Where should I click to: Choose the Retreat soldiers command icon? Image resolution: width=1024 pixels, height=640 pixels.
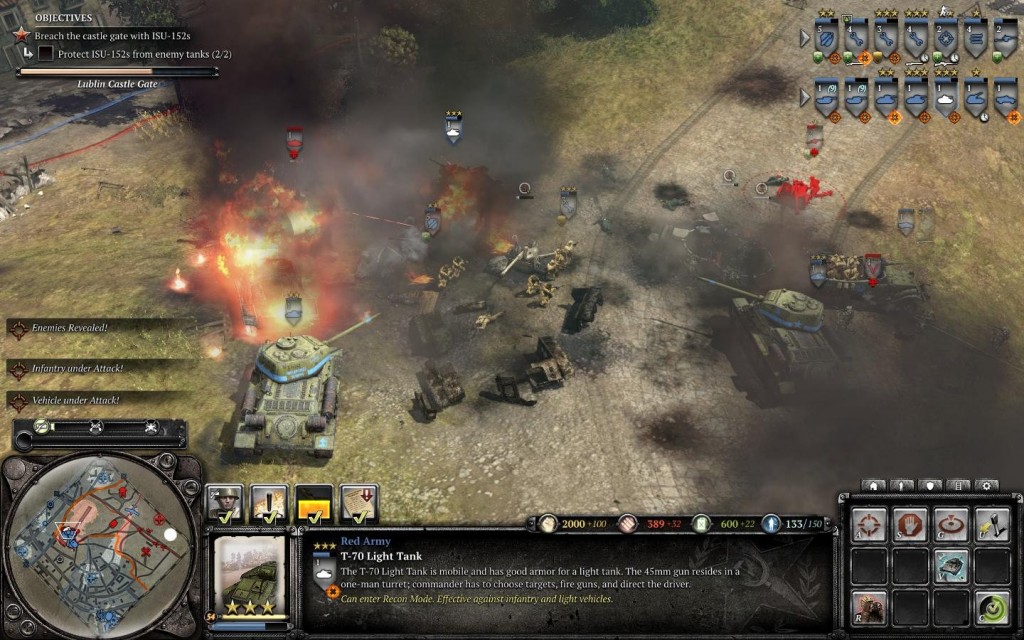click(x=868, y=606)
